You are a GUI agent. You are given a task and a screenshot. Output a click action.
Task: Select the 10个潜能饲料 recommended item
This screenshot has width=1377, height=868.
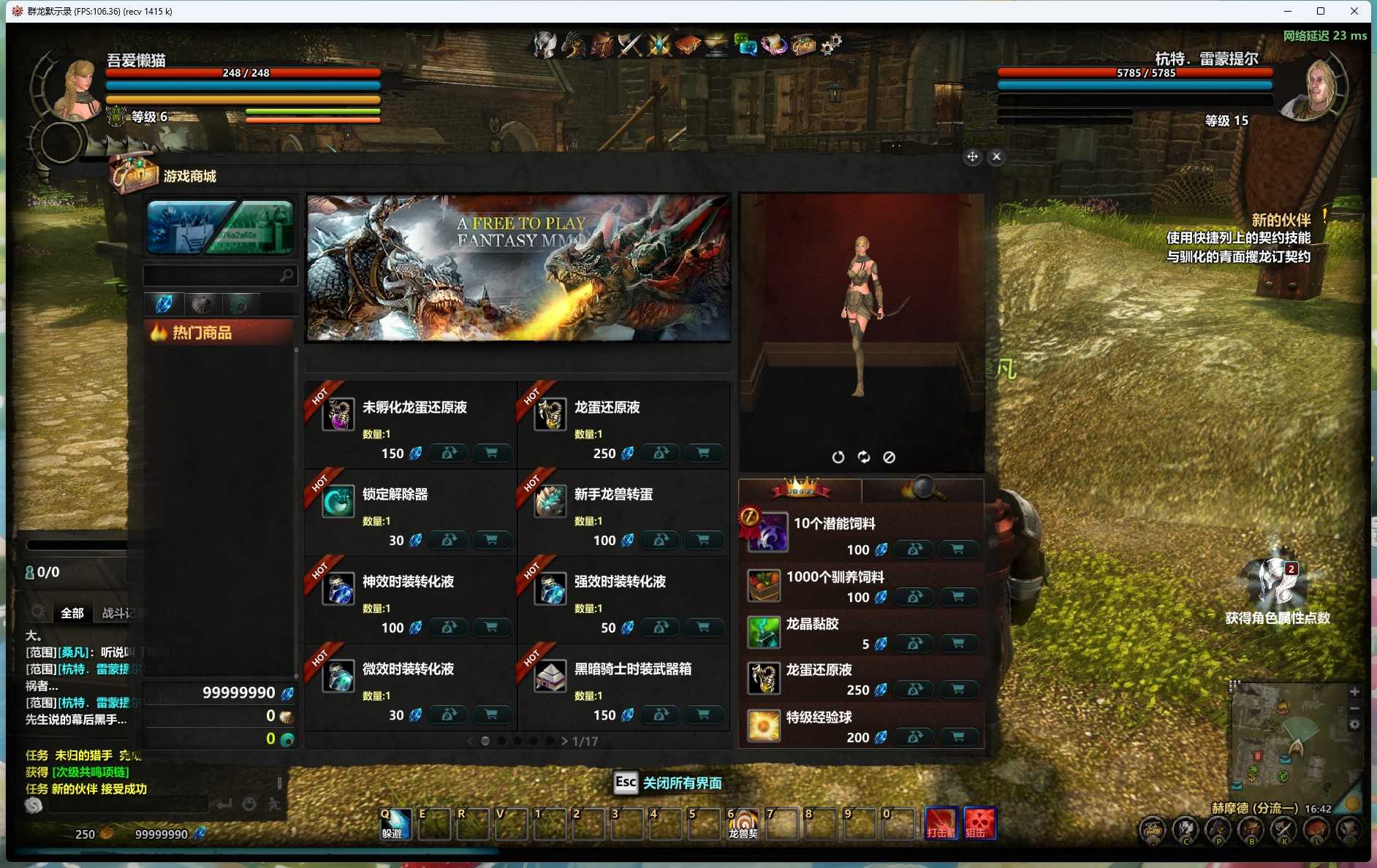pyautogui.click(x=834, y=524)
